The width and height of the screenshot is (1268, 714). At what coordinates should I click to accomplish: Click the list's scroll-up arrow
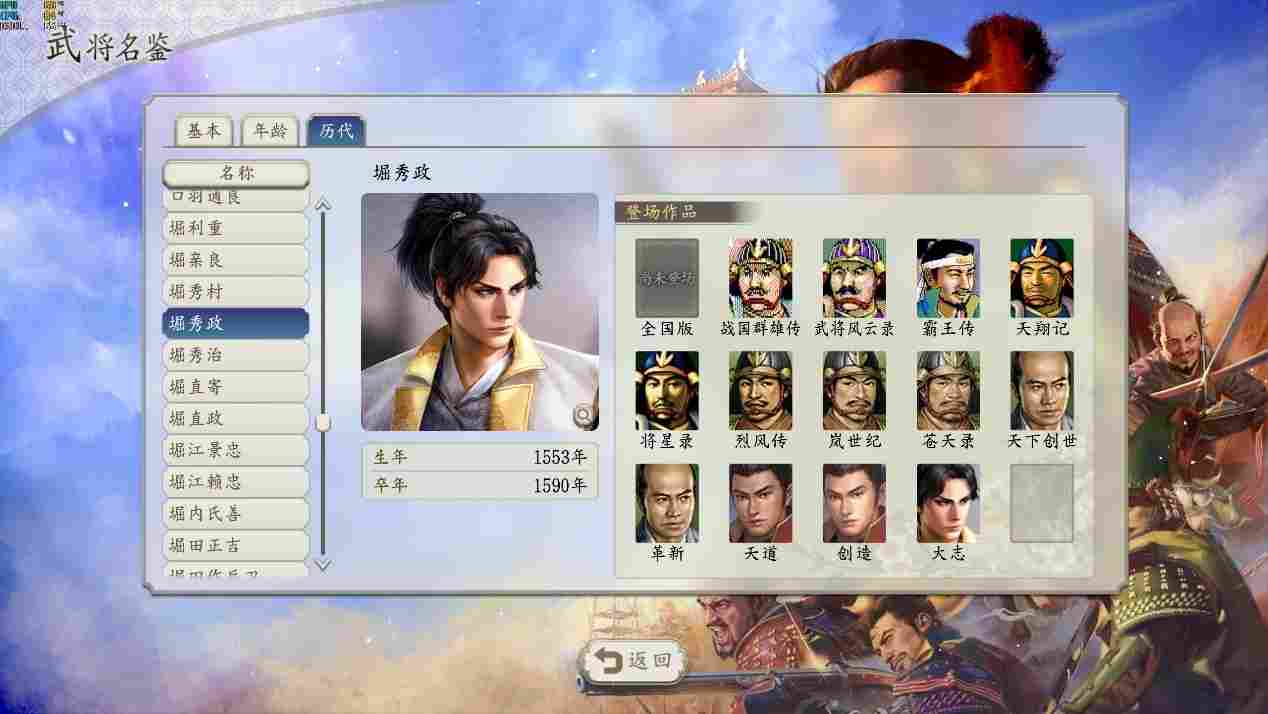[322, 205]
